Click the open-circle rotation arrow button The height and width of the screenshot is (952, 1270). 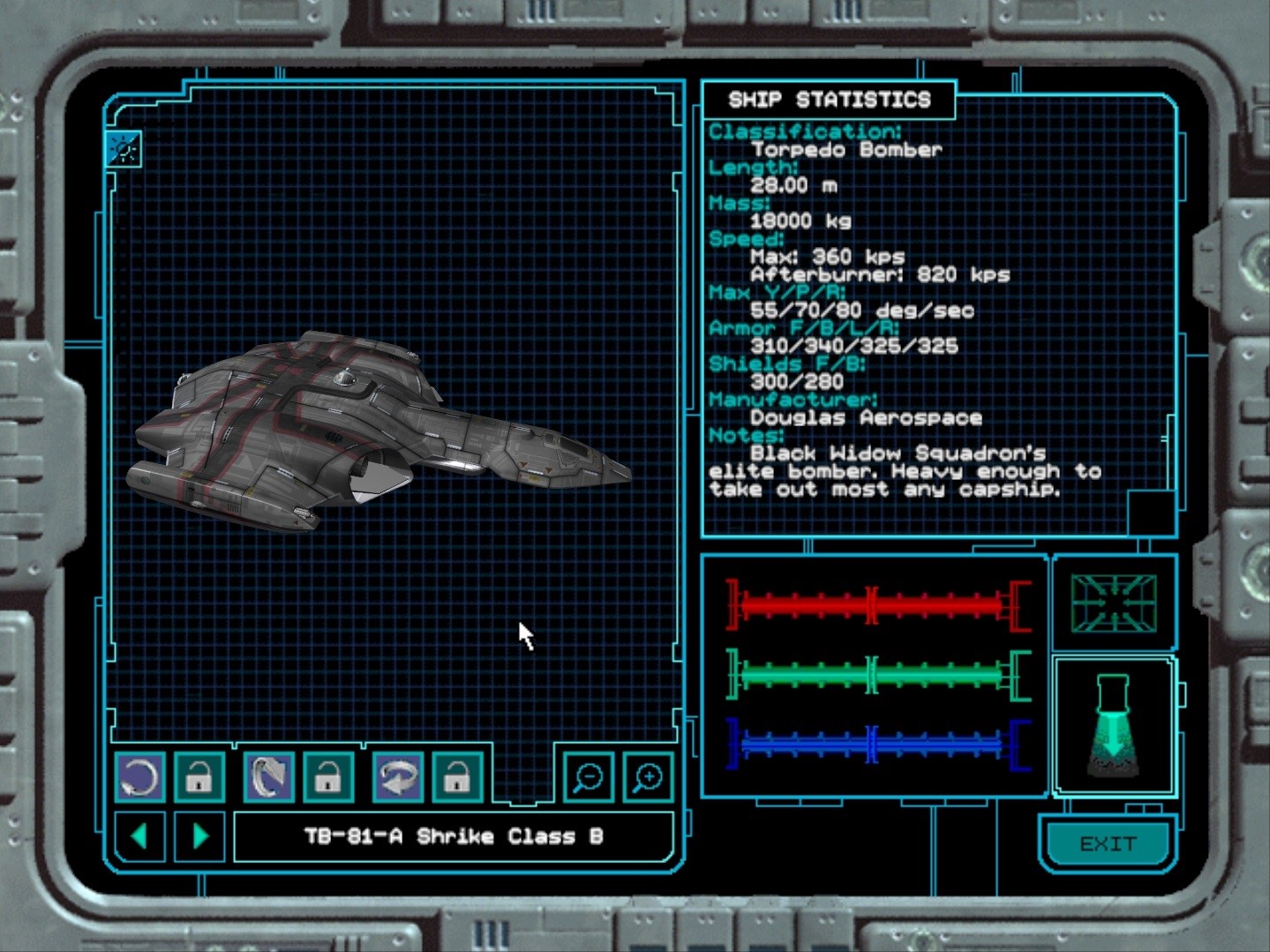click(139, 777)
